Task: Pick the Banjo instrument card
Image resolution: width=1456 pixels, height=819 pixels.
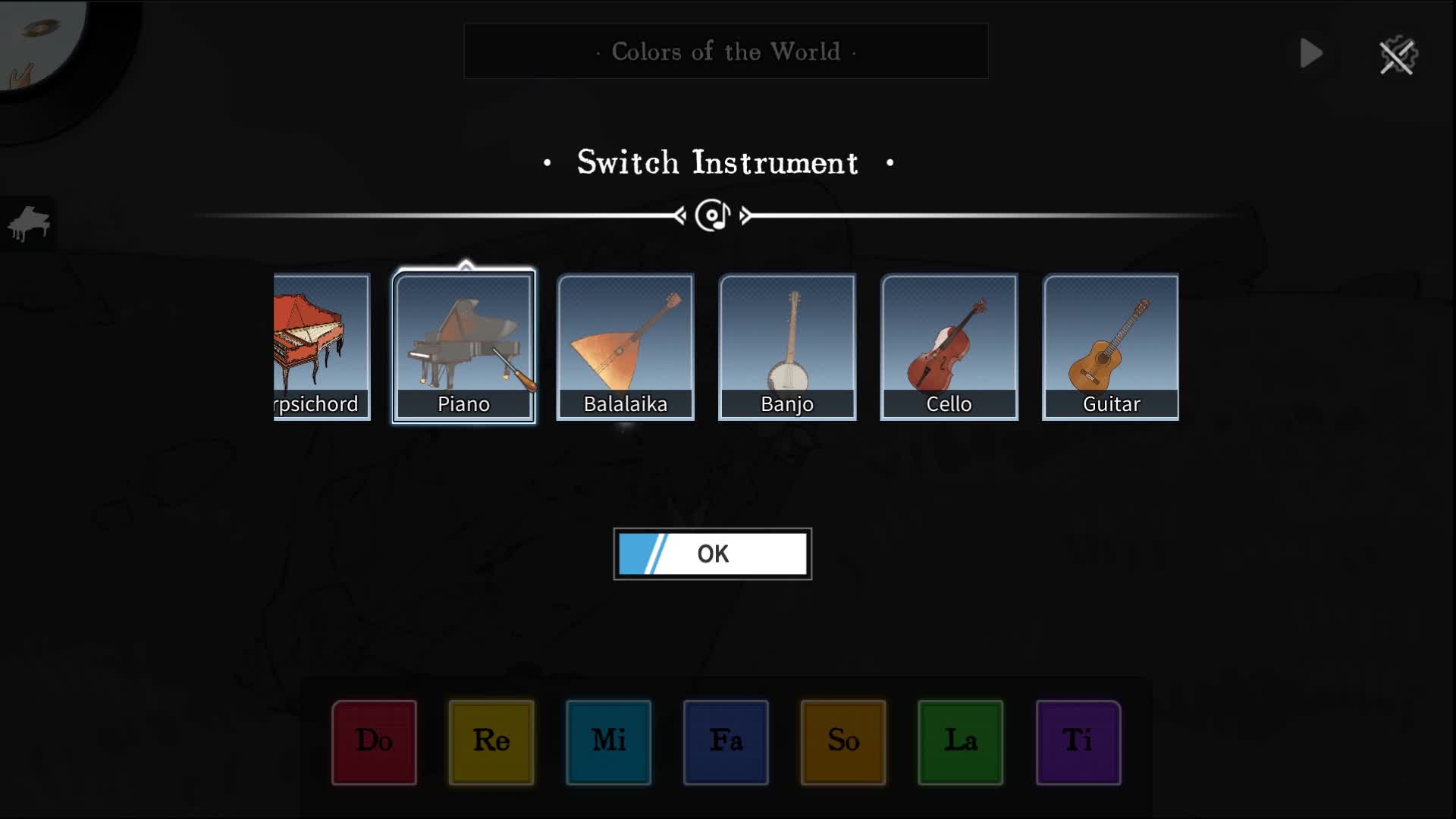Action: [x=787, y=347]
